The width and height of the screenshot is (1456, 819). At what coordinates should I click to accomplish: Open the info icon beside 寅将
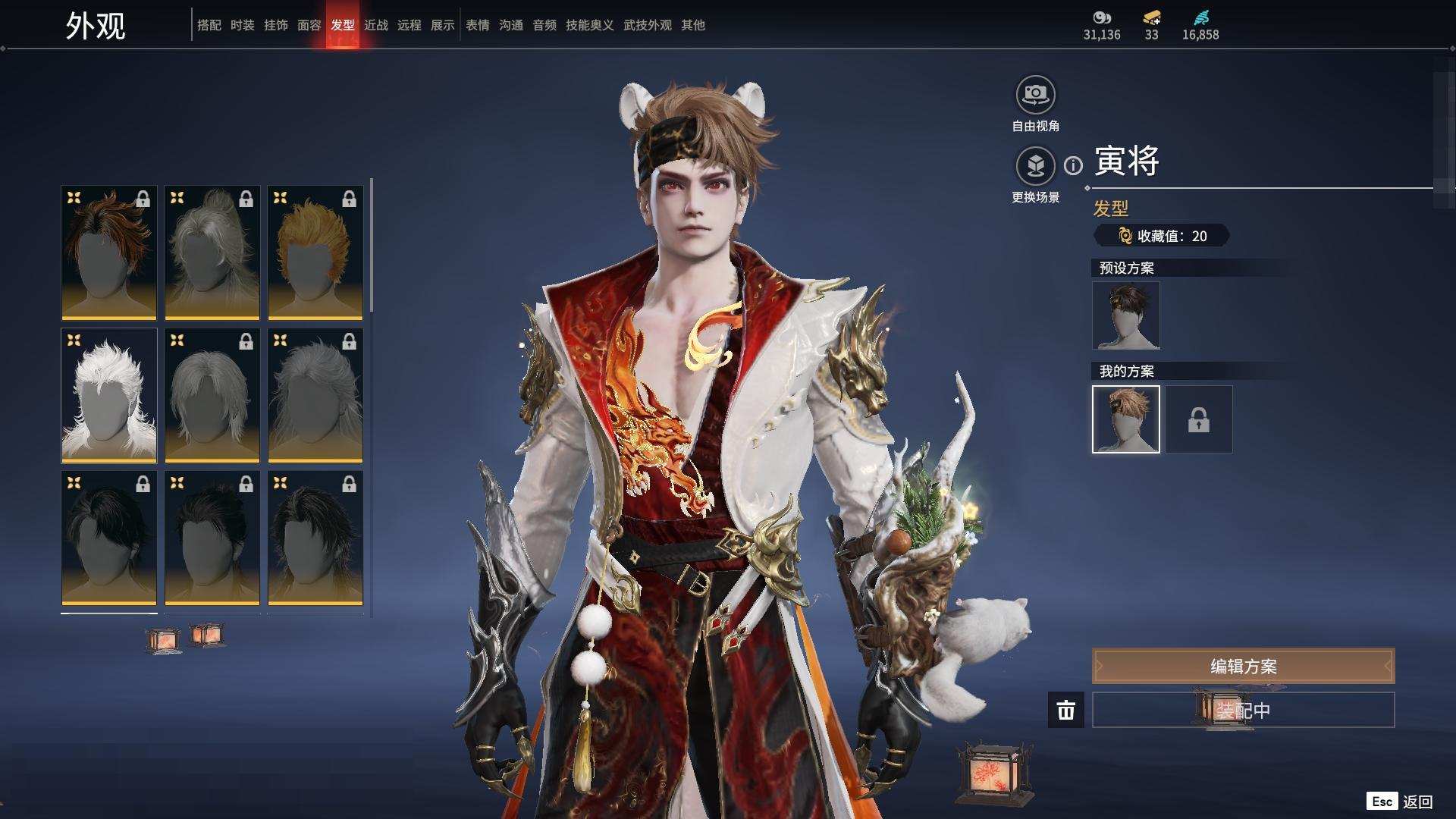(1073, 165)
